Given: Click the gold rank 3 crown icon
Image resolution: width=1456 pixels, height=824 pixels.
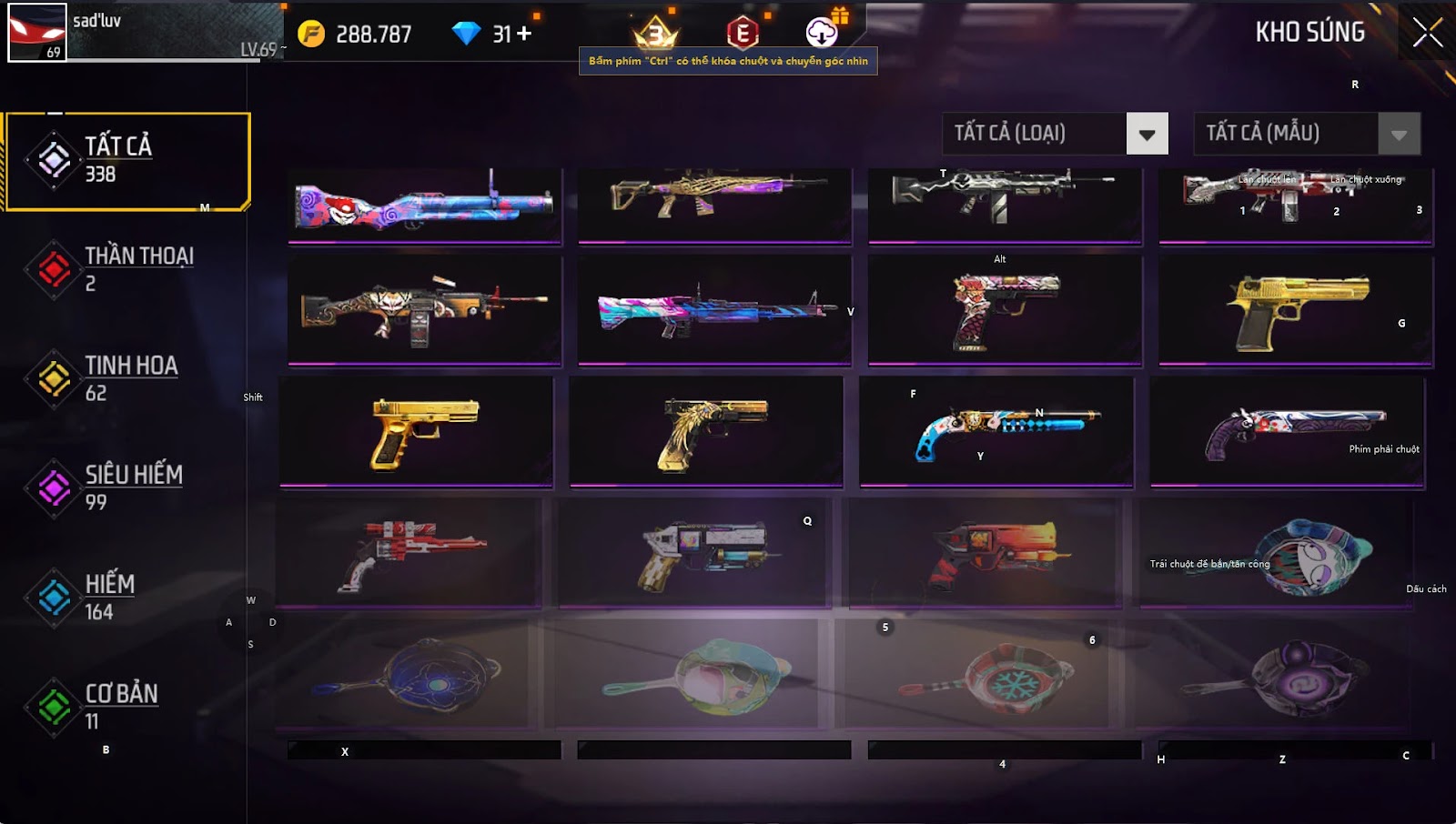Looking at the screenshot, I should (x=655, y=34).
